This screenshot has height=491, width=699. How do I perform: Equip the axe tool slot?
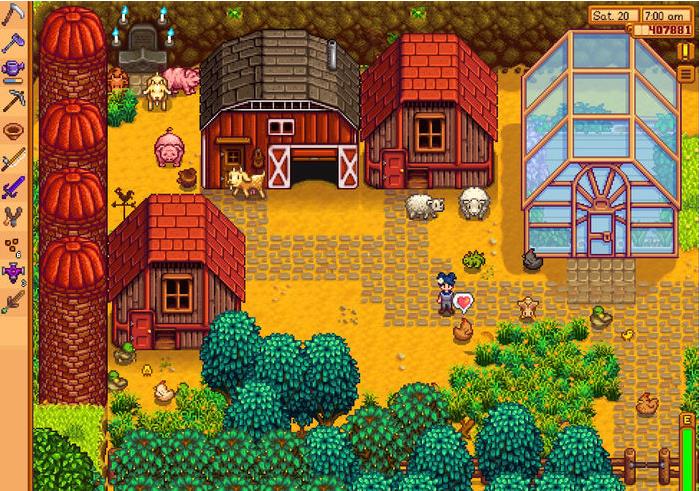pyautogui.click(x=13, y=43)
